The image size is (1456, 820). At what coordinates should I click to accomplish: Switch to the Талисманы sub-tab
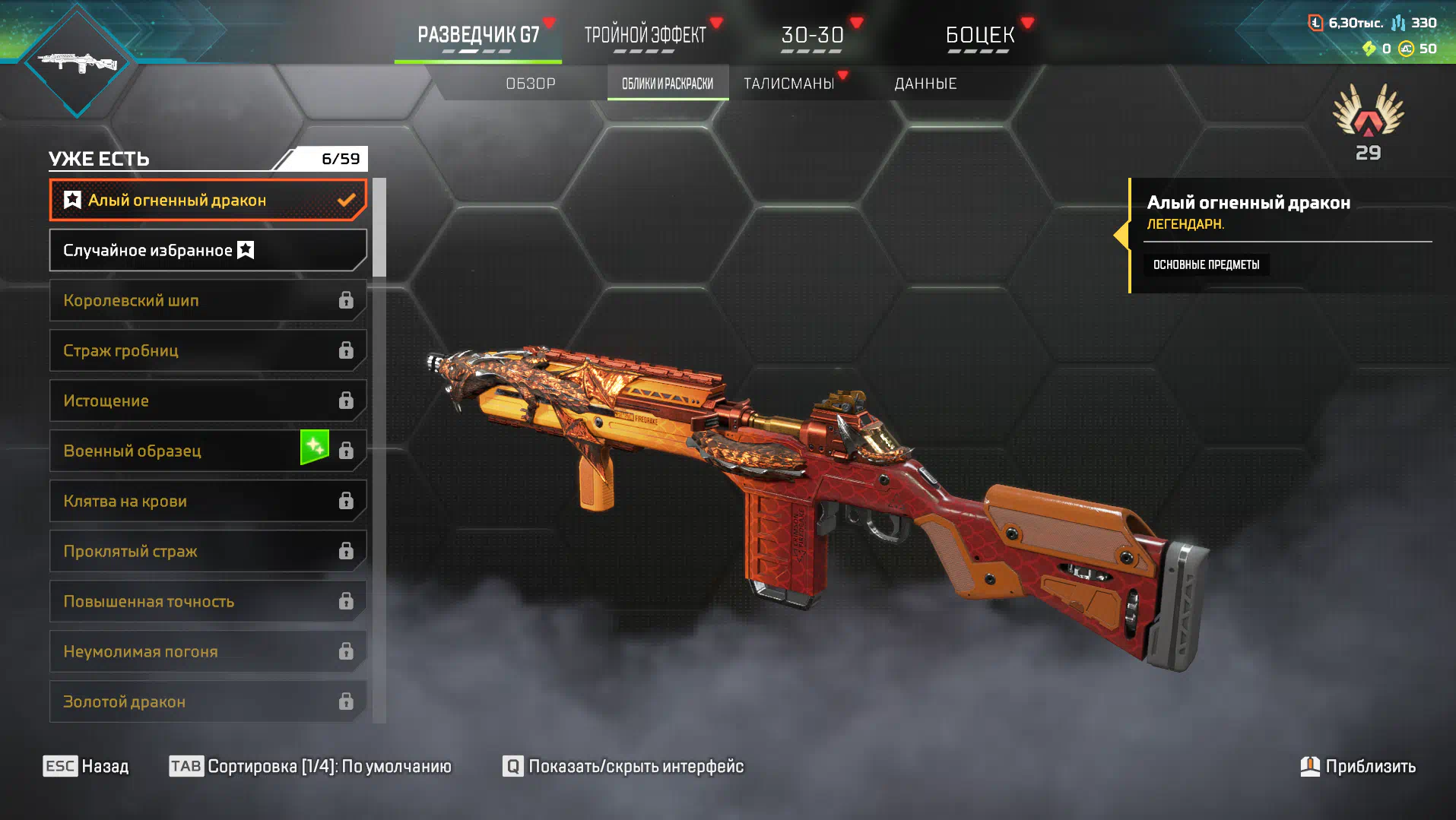point(788,84)
